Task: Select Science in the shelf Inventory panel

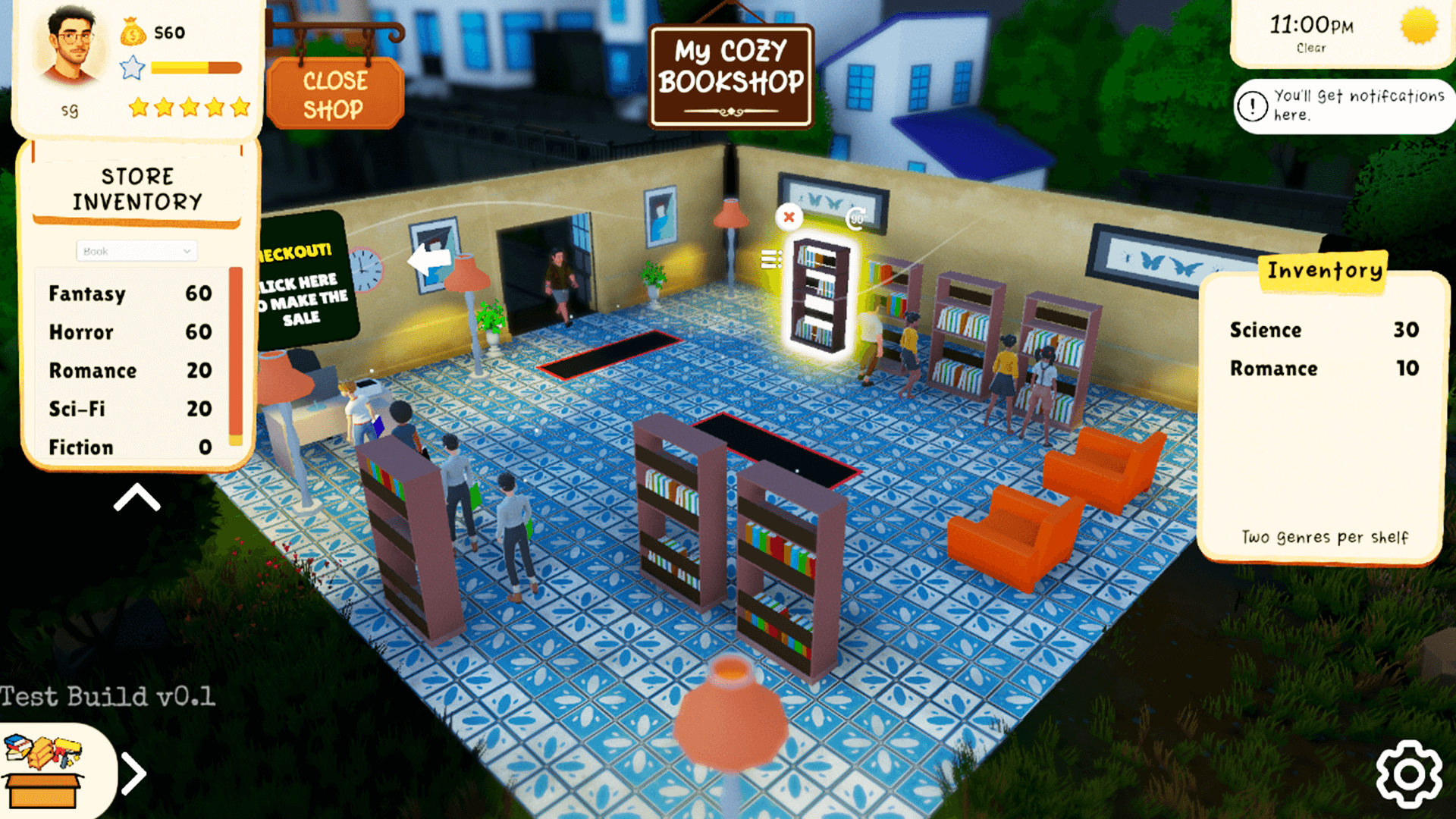Action: point(1323,330)
